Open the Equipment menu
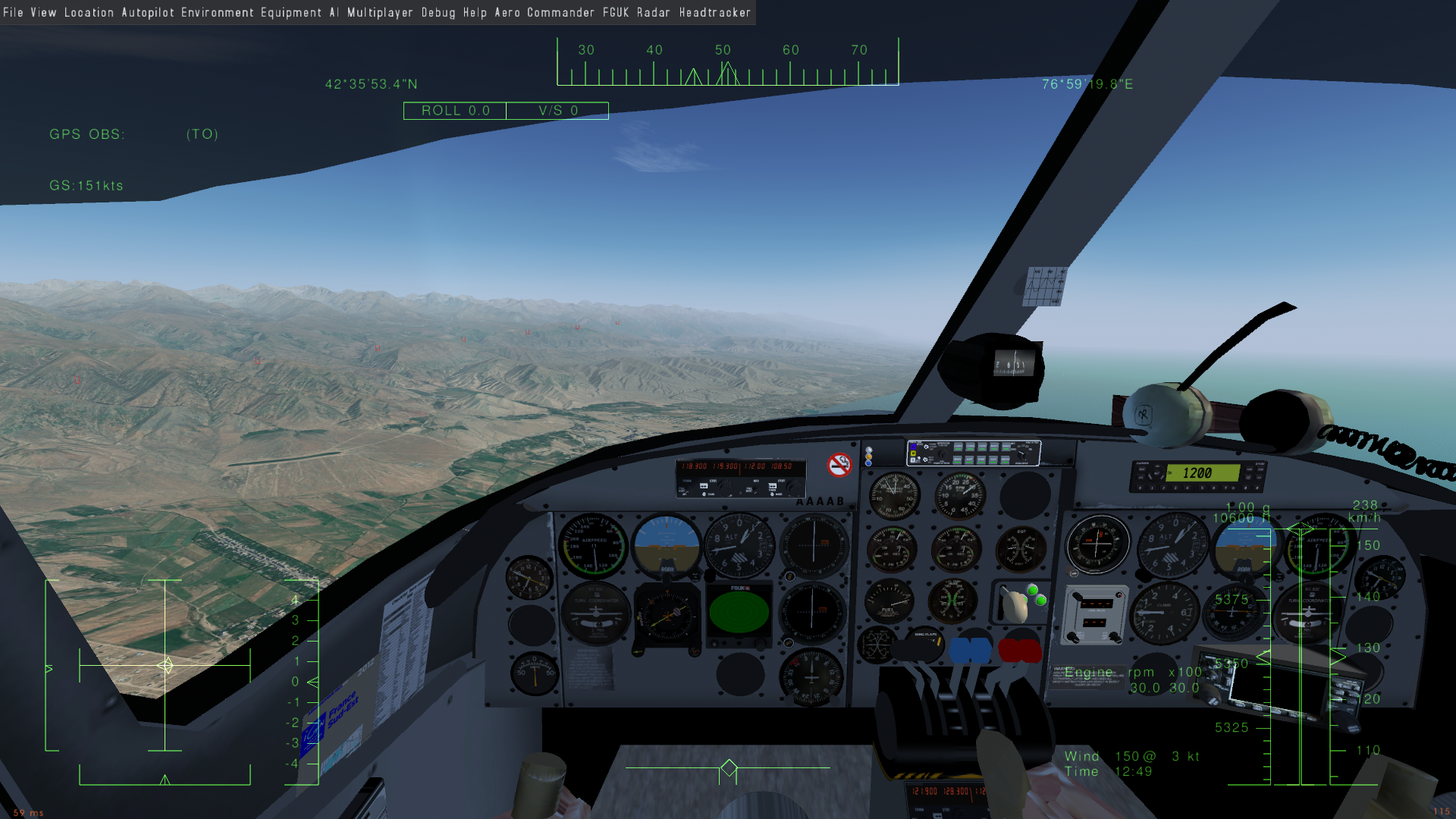1456x819 pixels. pos(291,12)
